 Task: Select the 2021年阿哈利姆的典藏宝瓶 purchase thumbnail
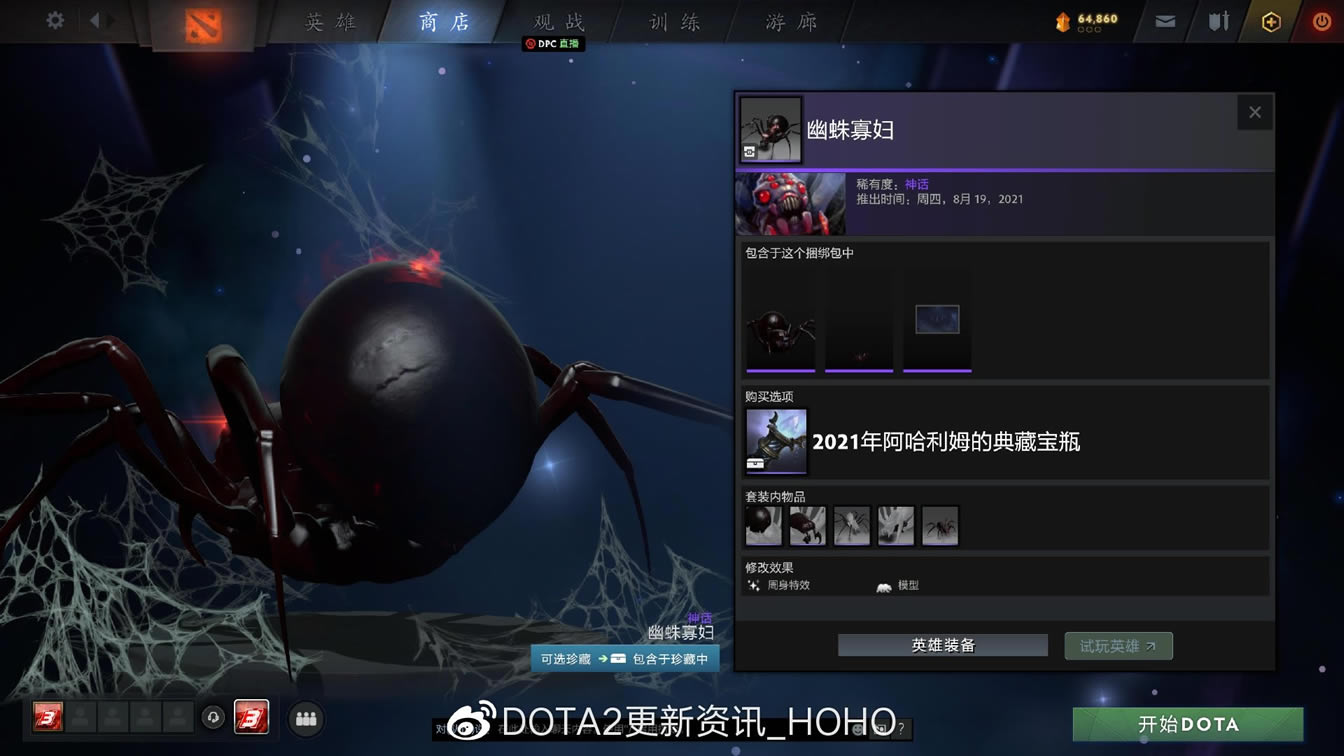click(775, 440)
